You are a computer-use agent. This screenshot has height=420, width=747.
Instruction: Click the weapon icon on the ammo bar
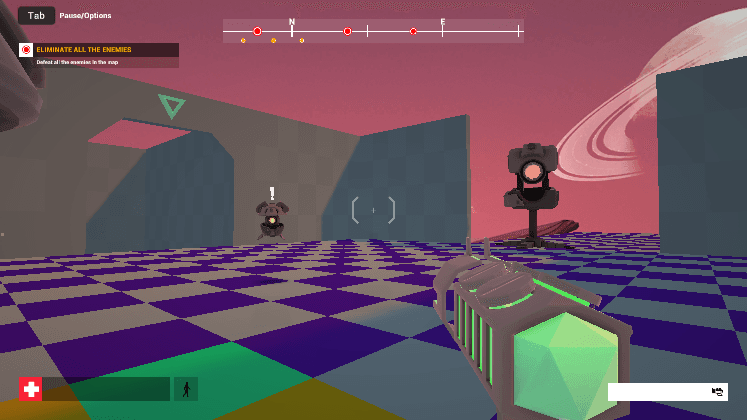[717, 391]
